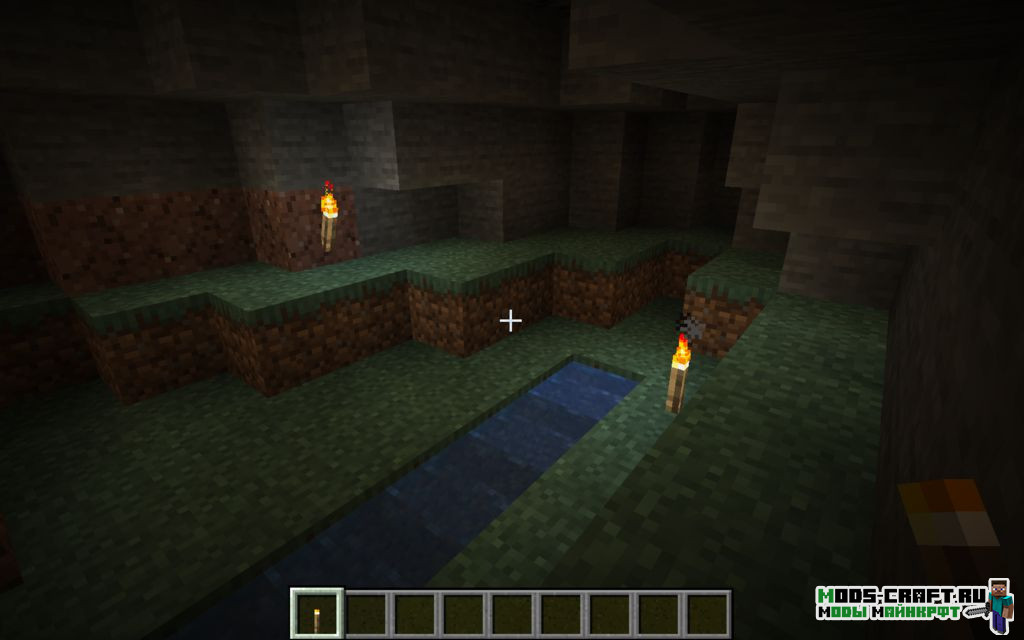Select the torch hotbar slot
Image resolution: width=1024 pixels, height=640 pixels.
coord(317,612)
